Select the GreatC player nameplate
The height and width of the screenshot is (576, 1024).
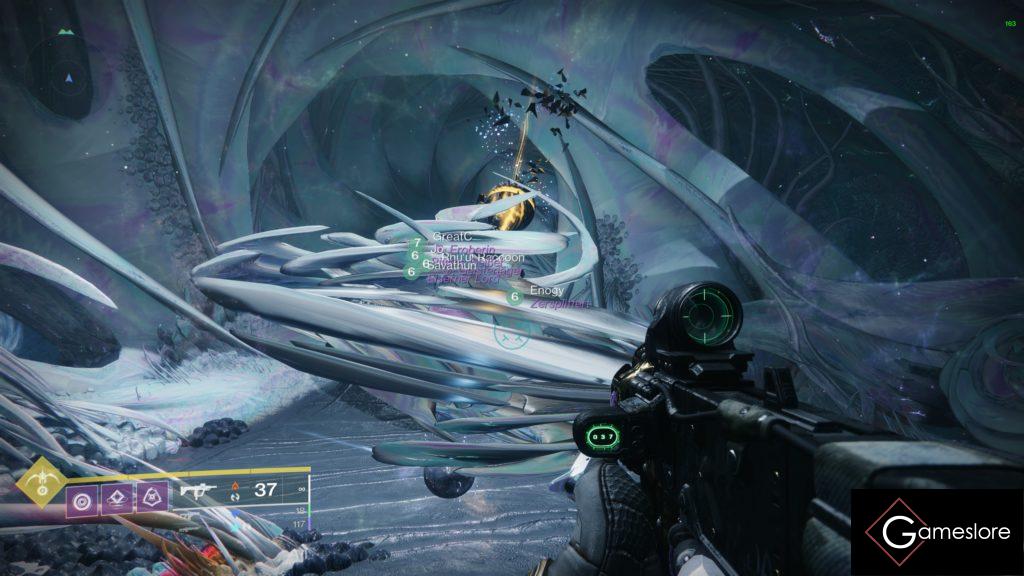click(451, 235)
